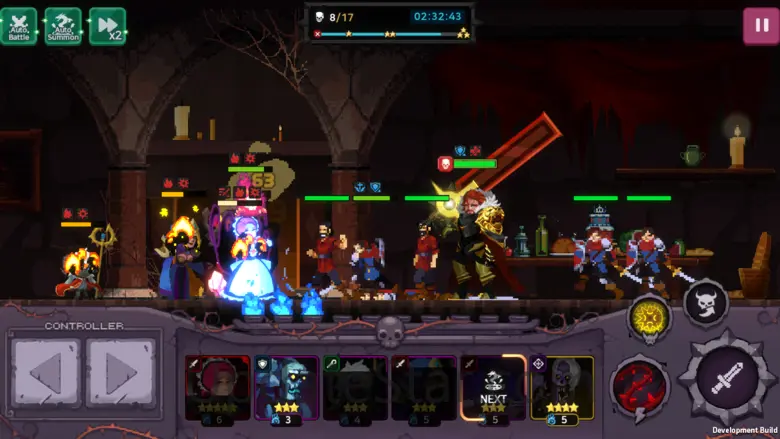This screenshot has height=439, width=780.
Task: Toggle the Auto Summon button
Action: (63, 26)
